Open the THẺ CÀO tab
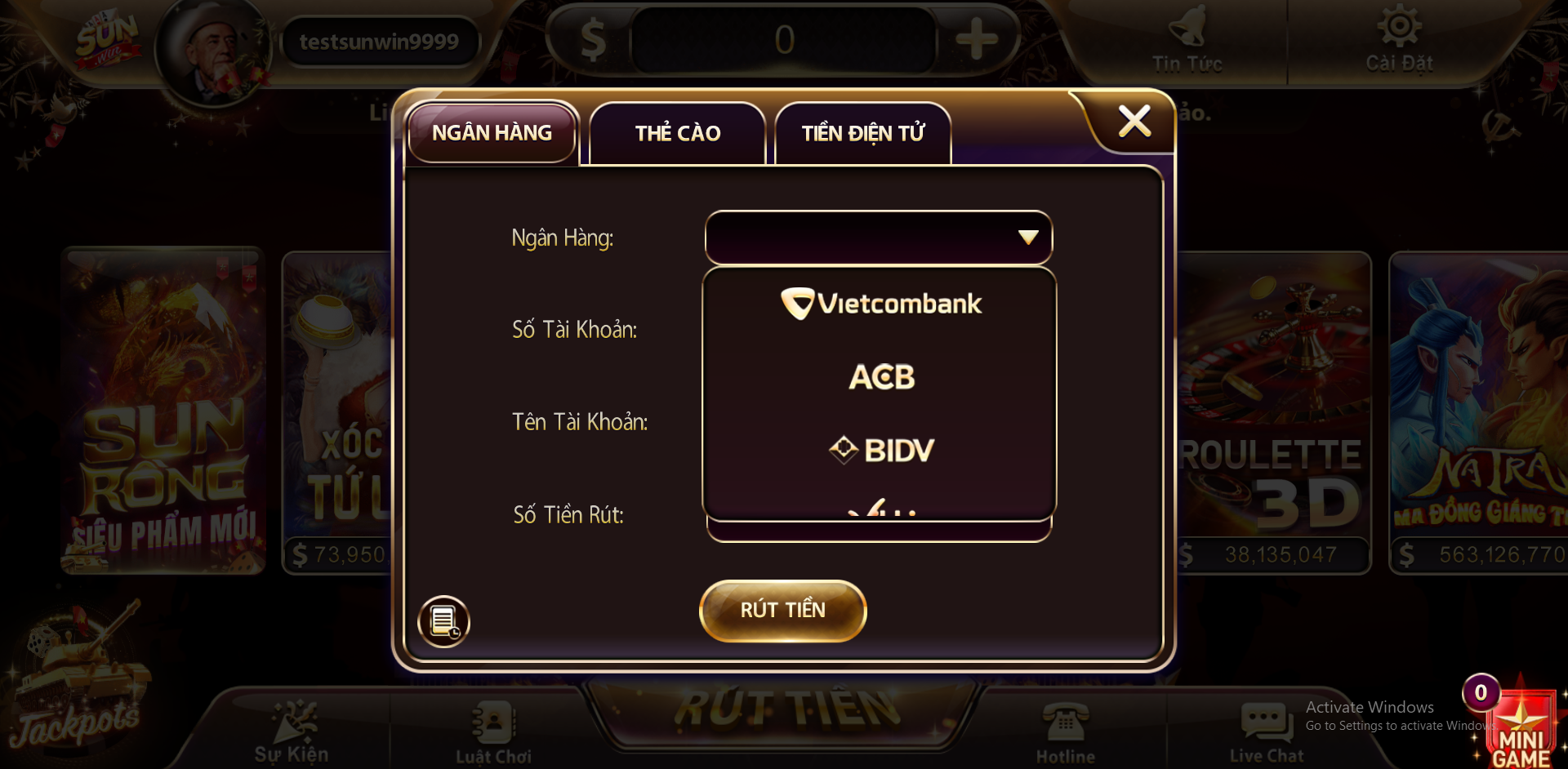This screenshot has height=769, width=1568. 677,134
